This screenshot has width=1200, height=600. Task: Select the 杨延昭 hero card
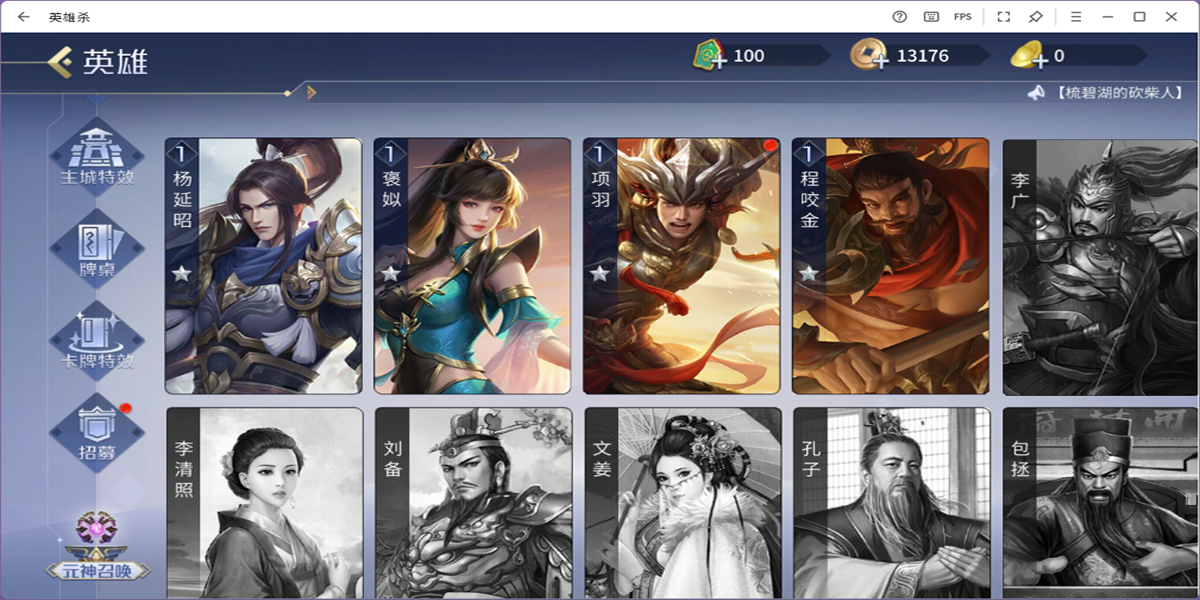(x=263, y=266)
